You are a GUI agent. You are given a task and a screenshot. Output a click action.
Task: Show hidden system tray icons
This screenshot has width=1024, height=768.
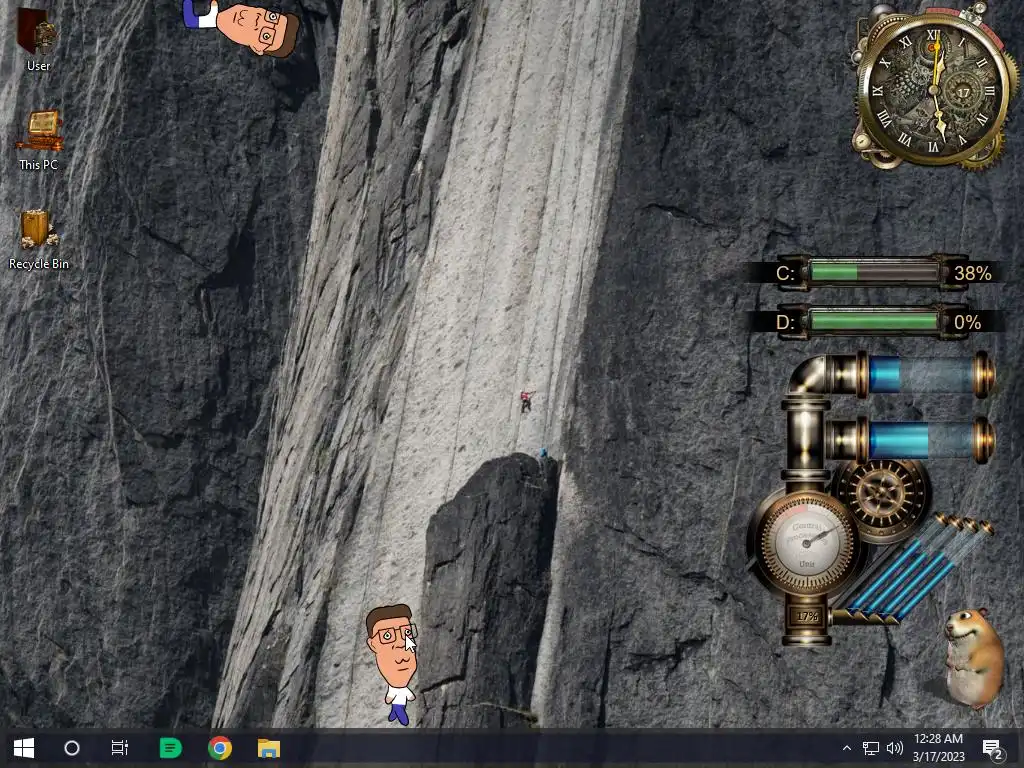(847, 748)
